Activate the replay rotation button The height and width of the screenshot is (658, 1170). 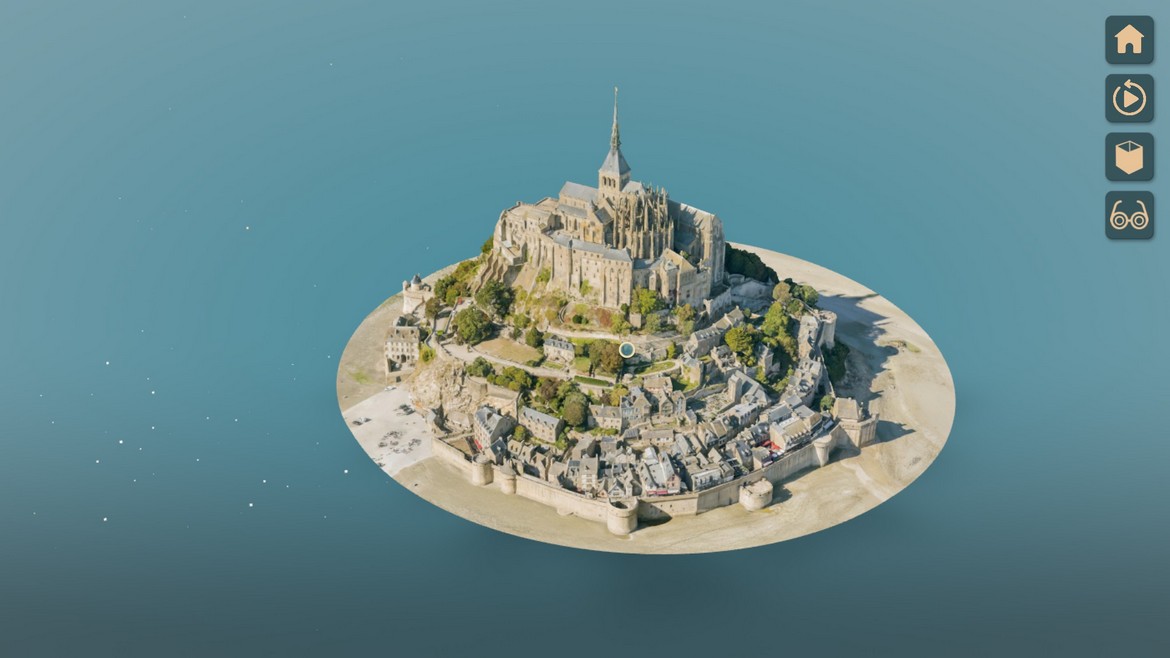click(1129, 98)
